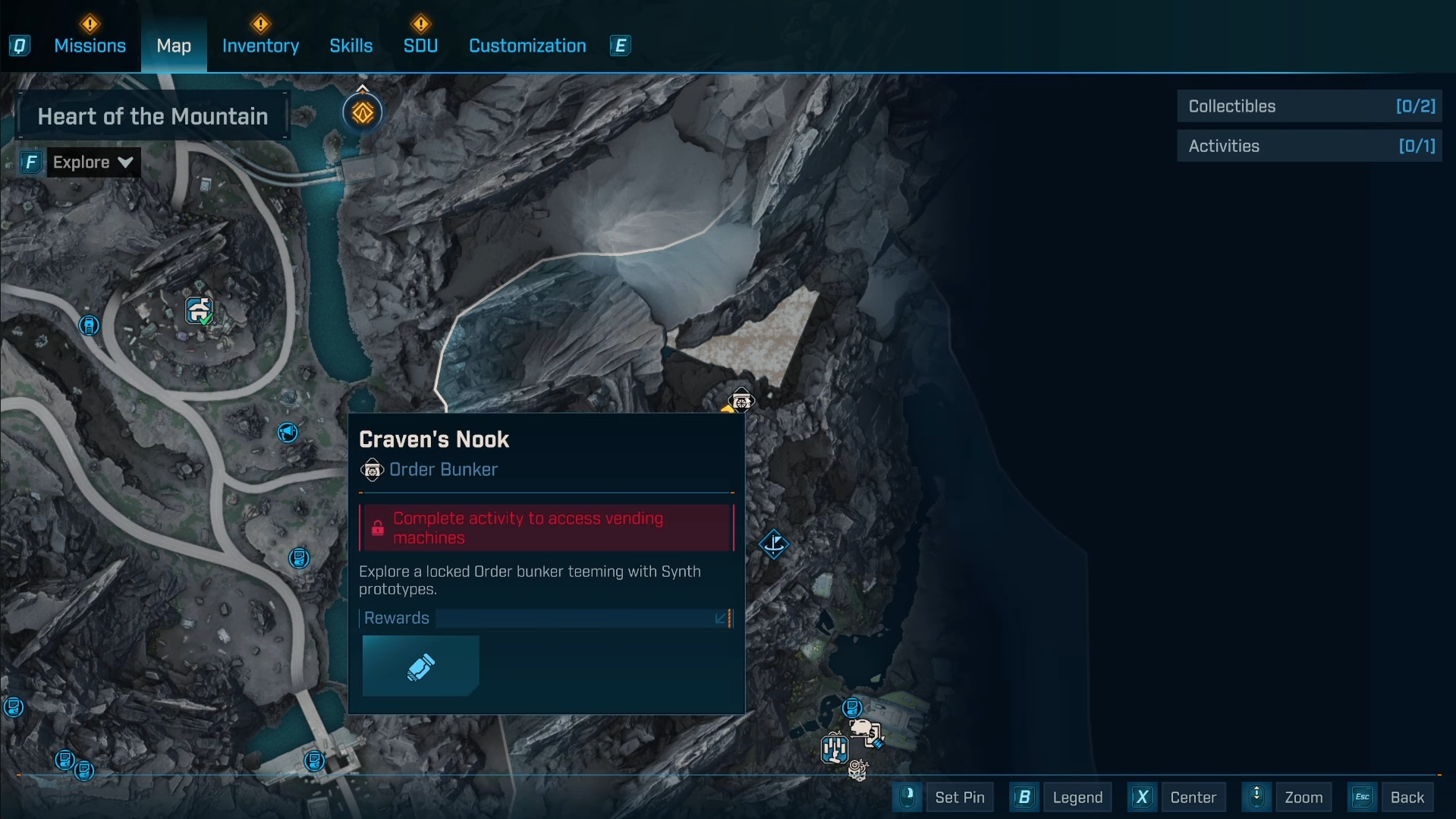1456x819 pixels.
Task: Collapse the Rewards section
Action: pos(722,619)
